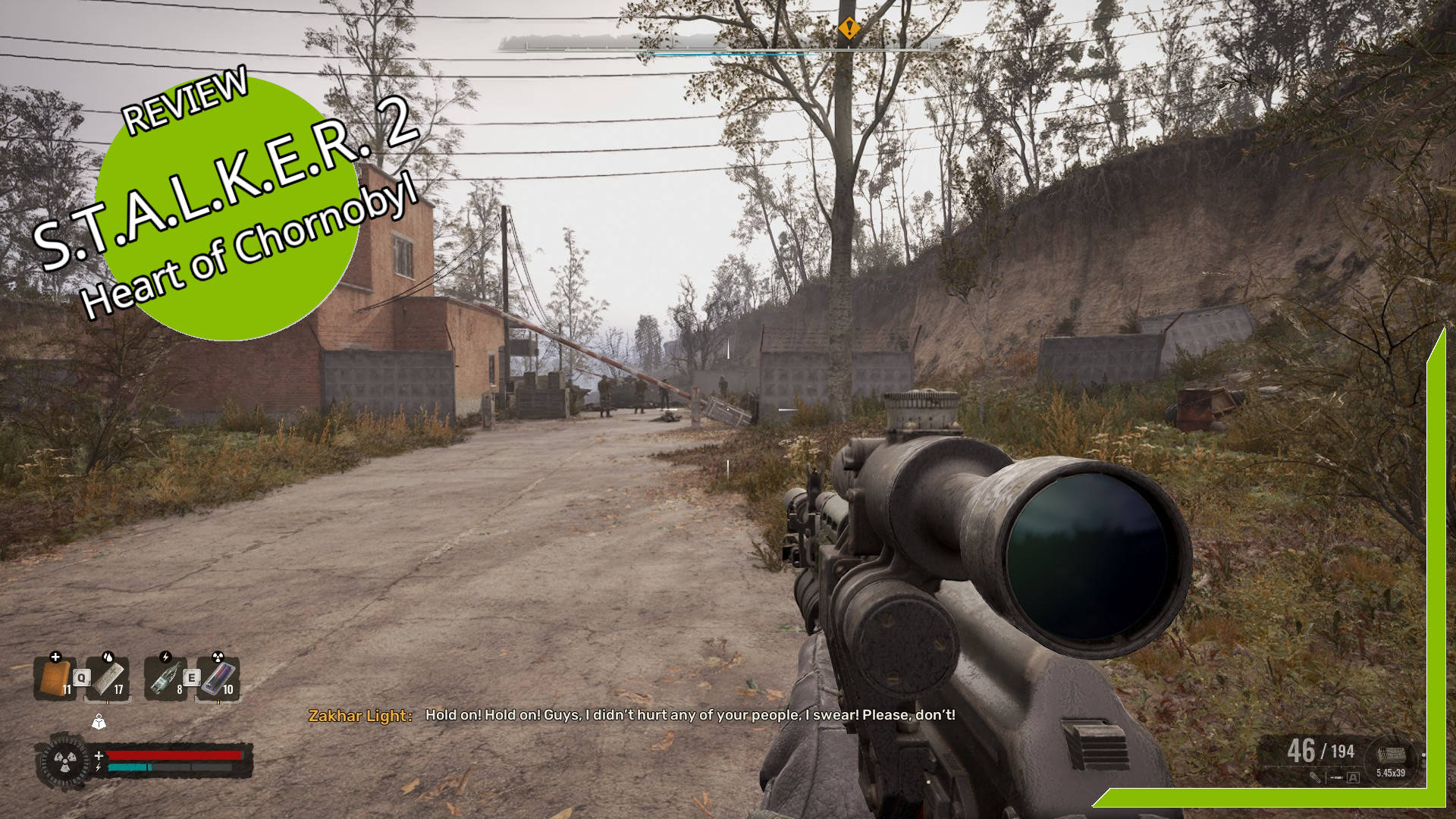Image resolution: width=1456 pixels, height=819 pixels.
Task: Click the stamina lightning bolt icon
Action: click(98, 767)
